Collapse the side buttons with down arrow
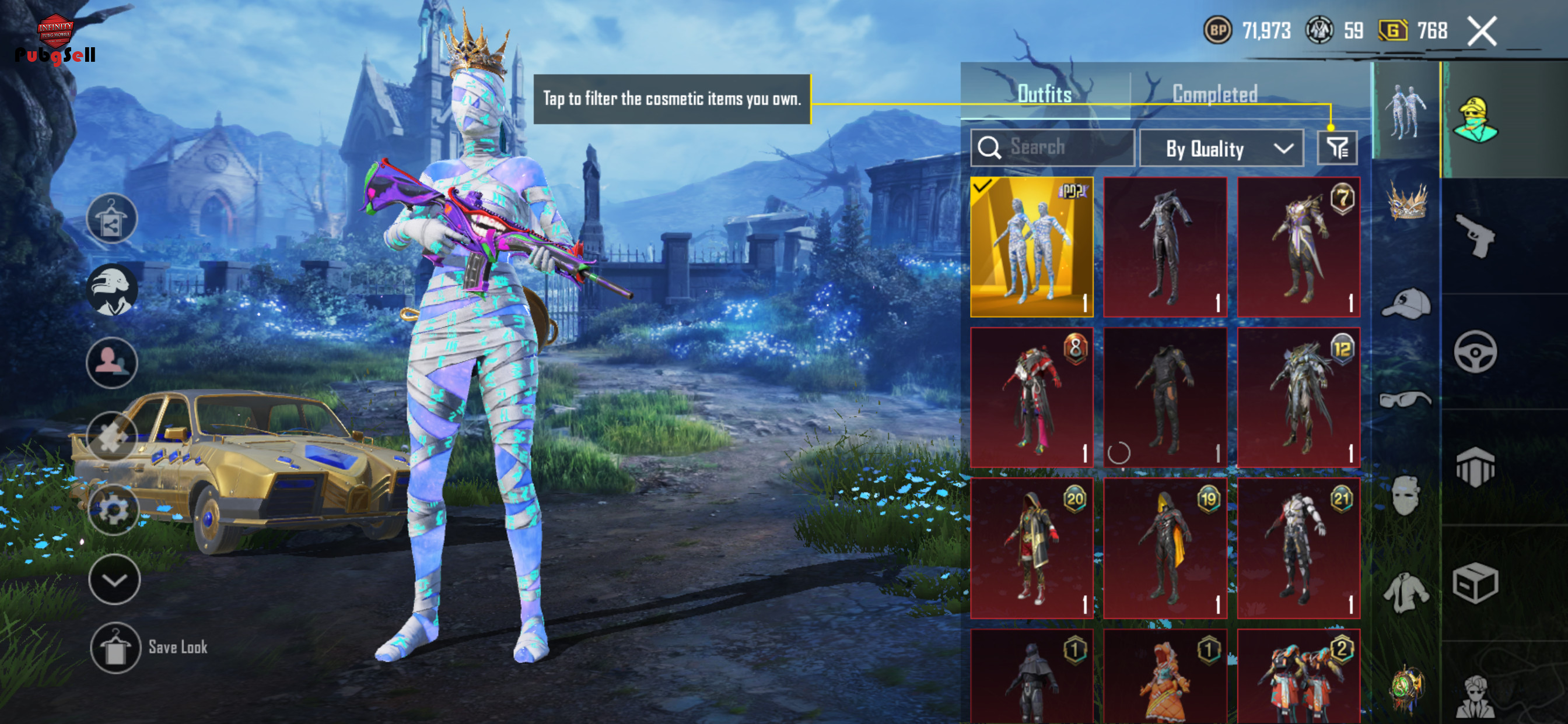Image resolution: width=1568 pixels, height=724 pixels. point(114,580)
